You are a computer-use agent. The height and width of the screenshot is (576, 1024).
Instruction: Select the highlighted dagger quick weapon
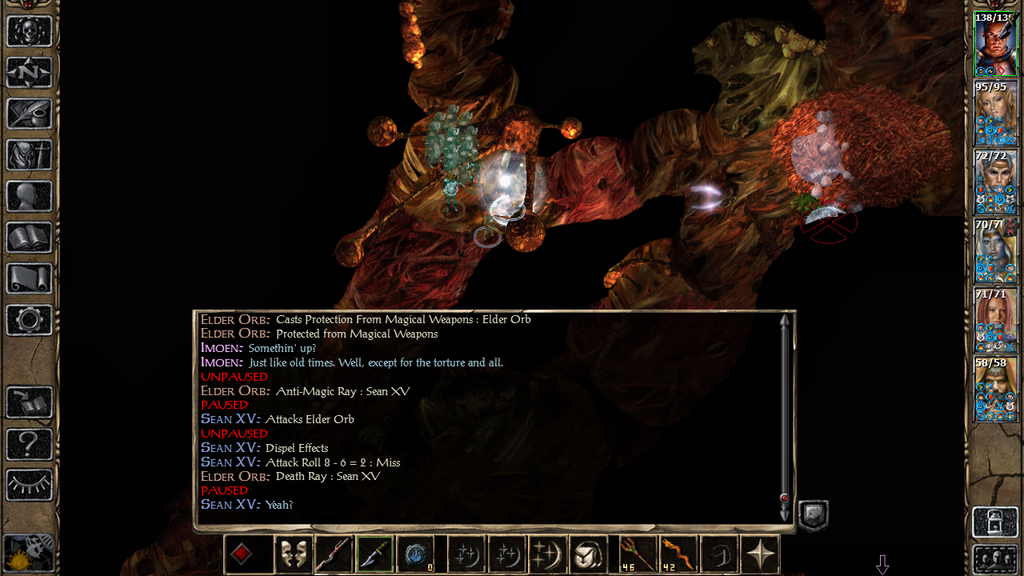tap(374, 555)
